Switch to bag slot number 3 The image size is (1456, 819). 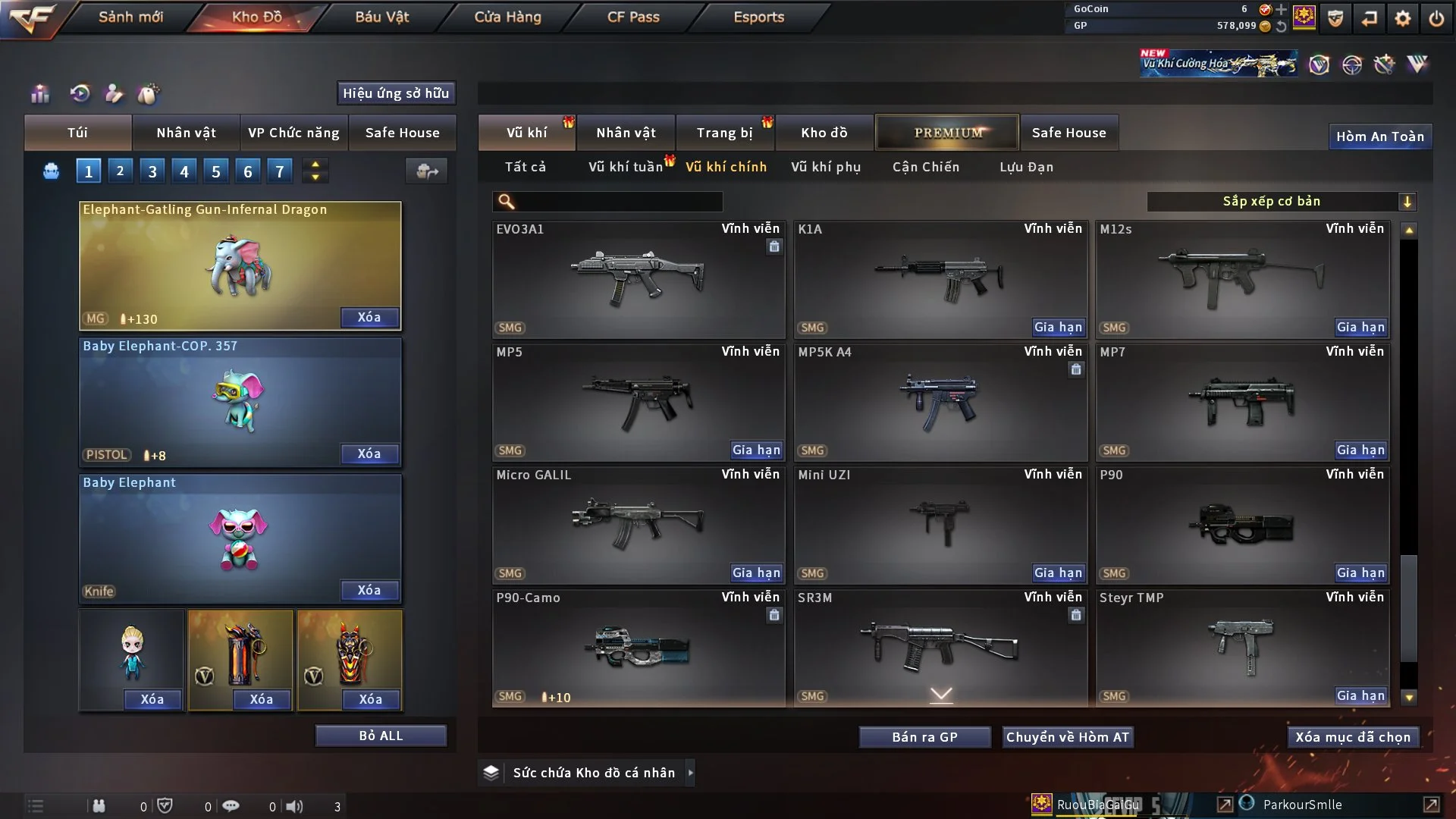click(152, 171)
